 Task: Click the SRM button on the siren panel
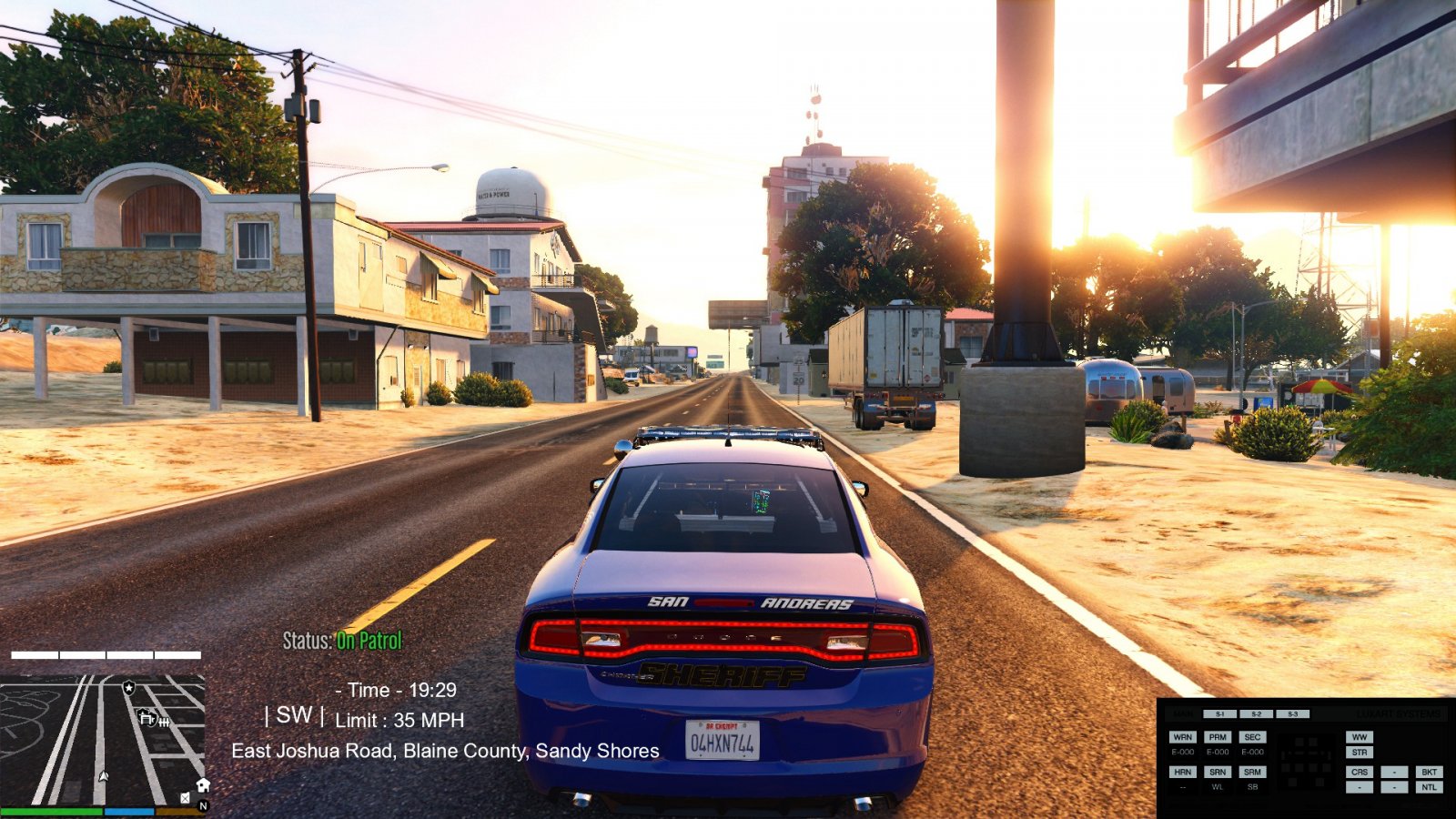(x=1252, y=772)
